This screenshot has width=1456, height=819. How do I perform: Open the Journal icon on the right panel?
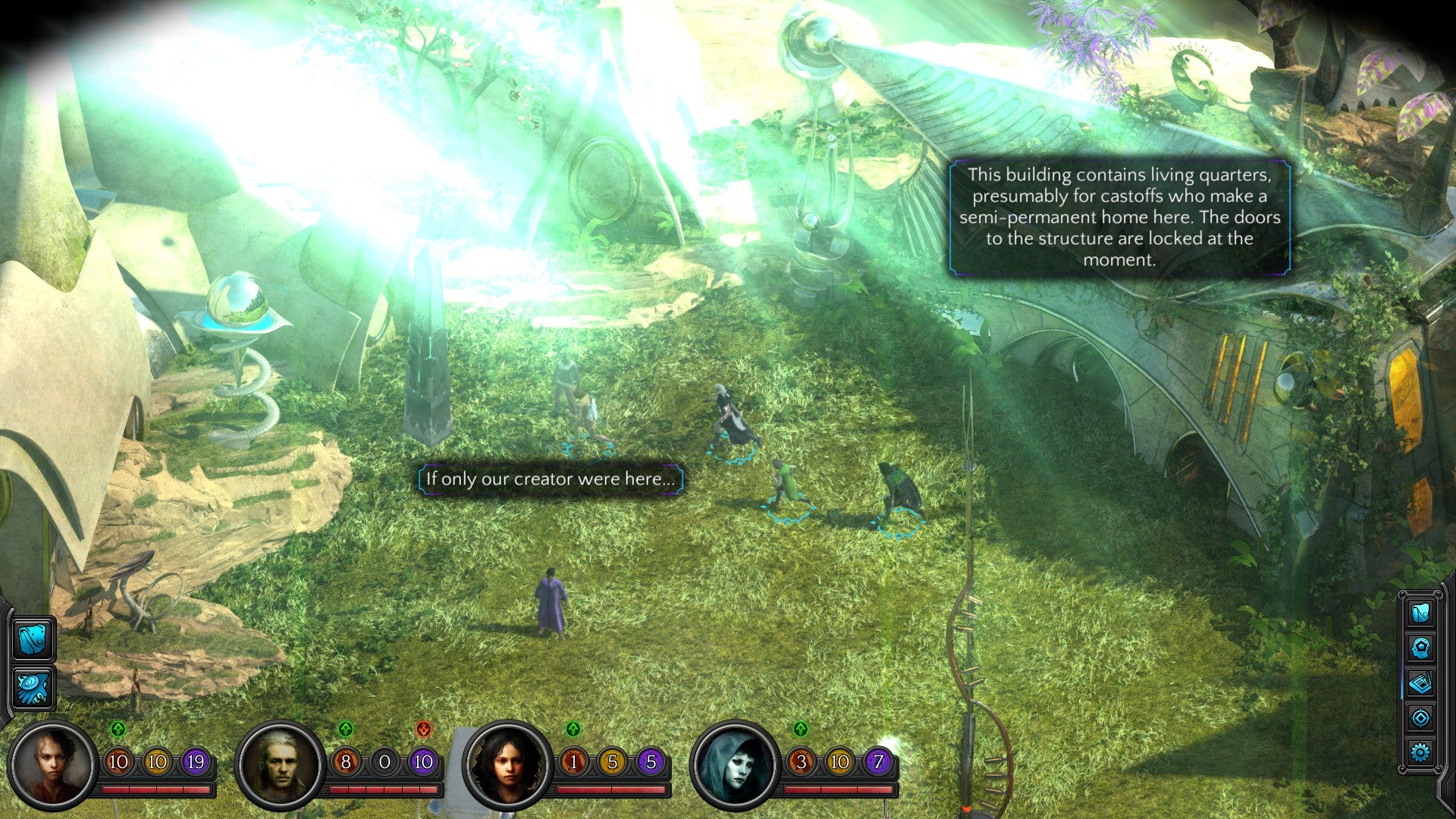click(x=1420, y=683)
